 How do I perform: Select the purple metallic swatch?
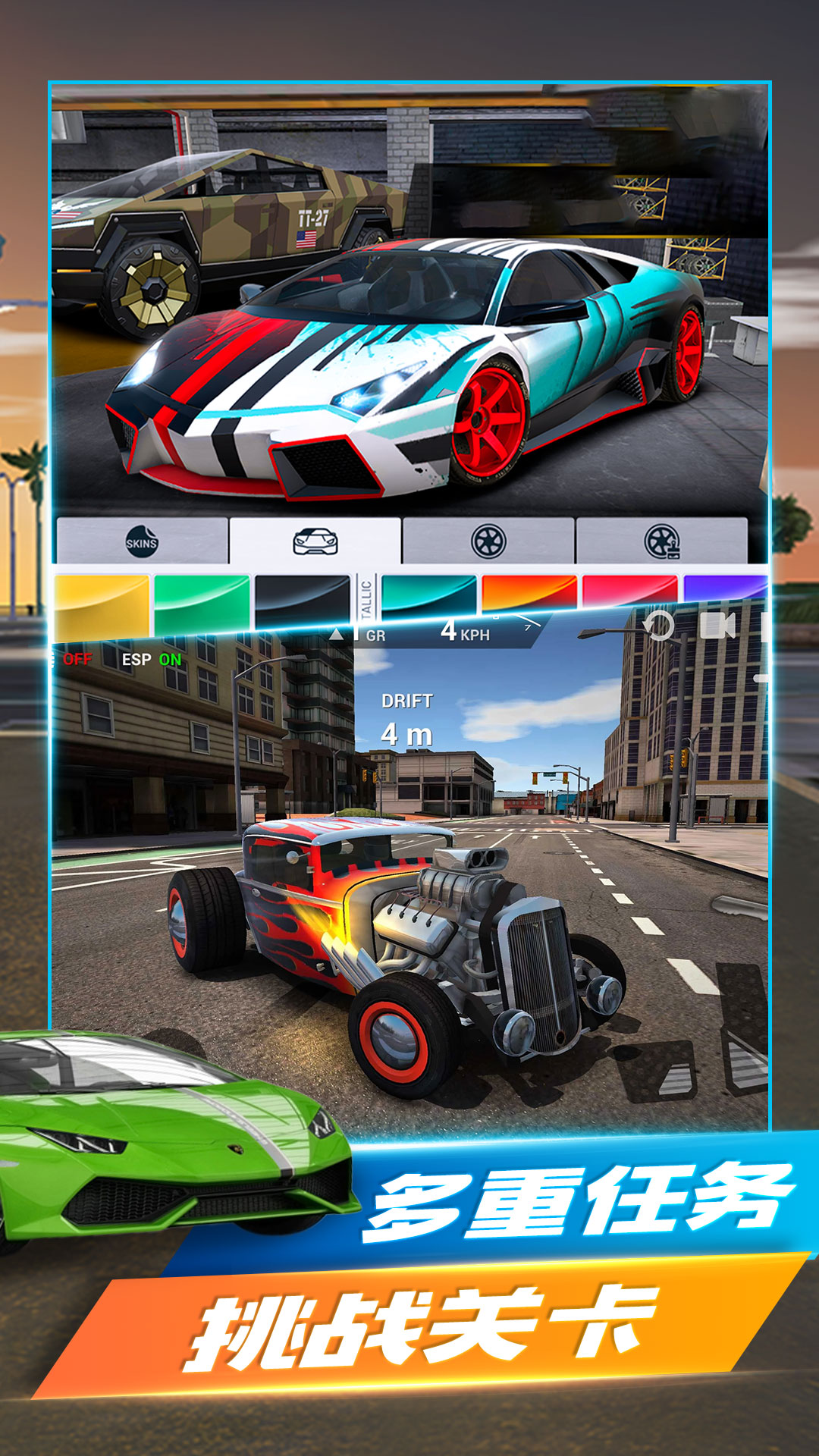pos(724,588)
